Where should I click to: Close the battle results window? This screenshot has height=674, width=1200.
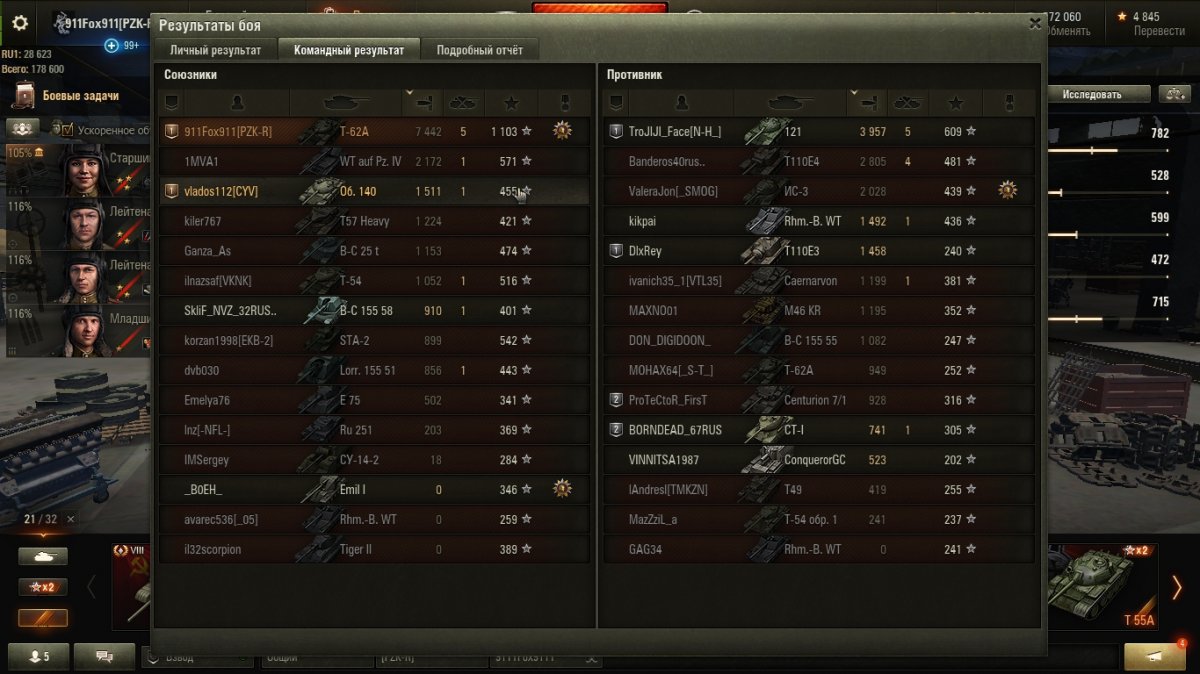1034,23
